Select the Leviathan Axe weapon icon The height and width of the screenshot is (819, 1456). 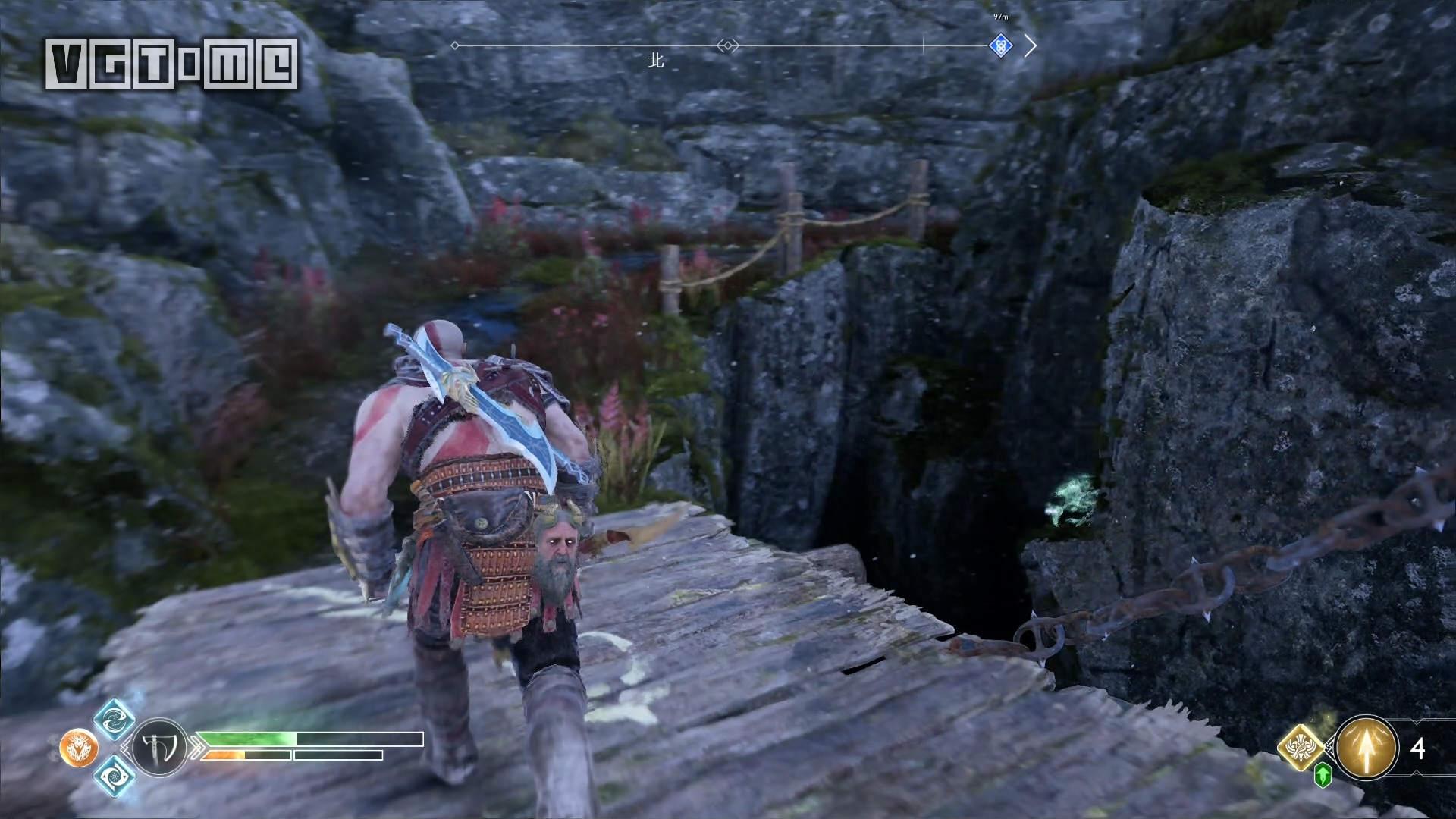point(160,747)
